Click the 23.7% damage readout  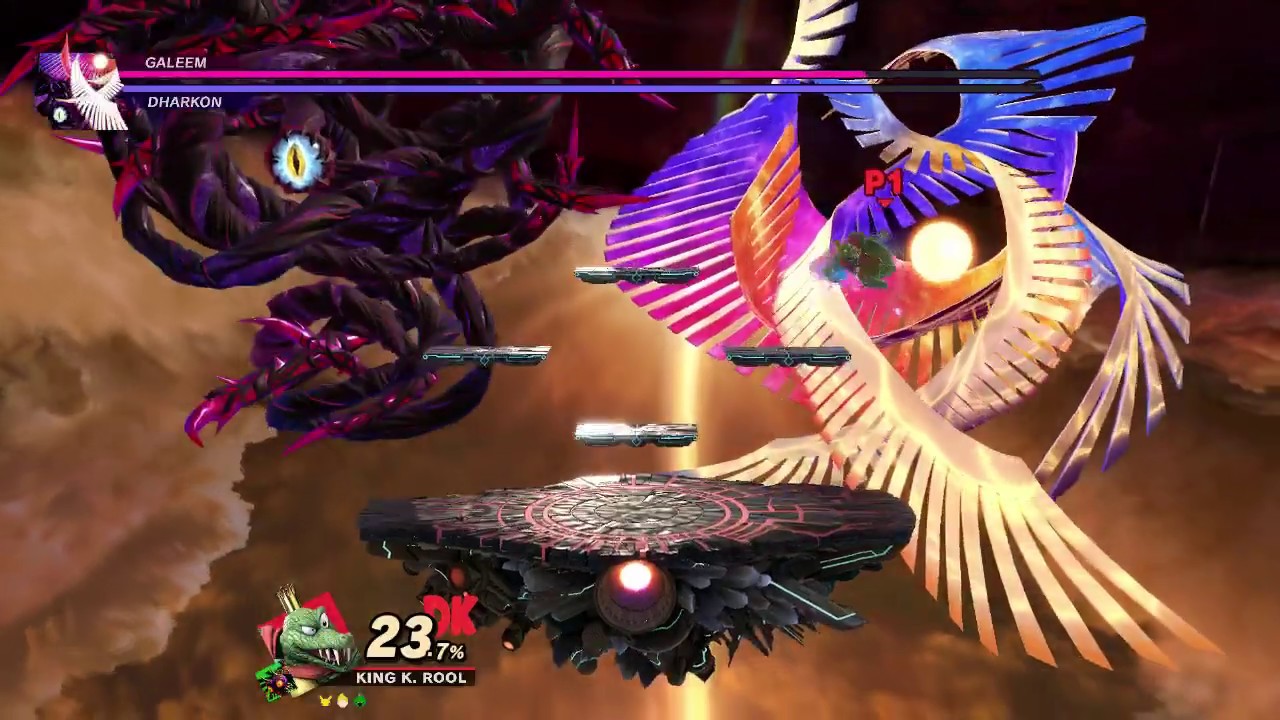point(415,640)
